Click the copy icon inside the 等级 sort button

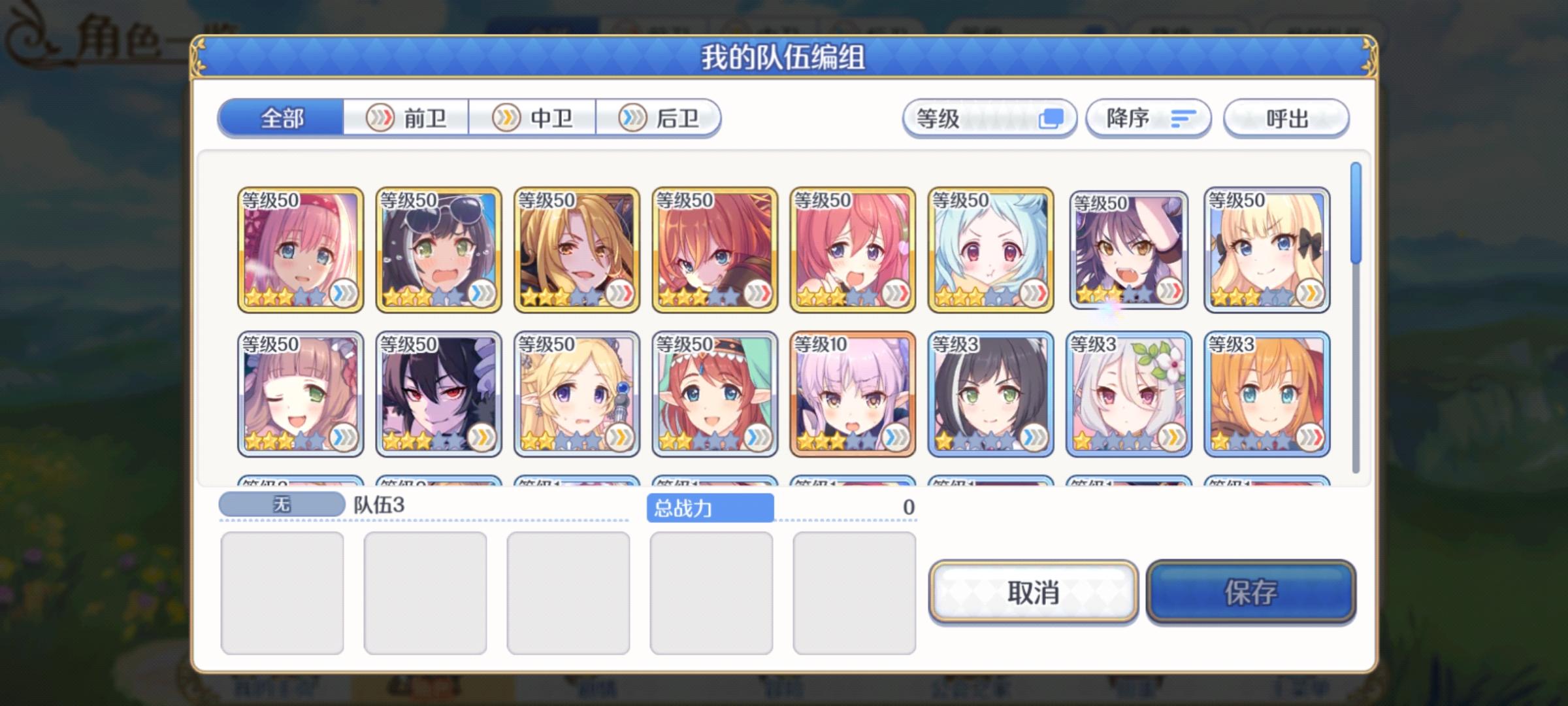(1051, 118)
